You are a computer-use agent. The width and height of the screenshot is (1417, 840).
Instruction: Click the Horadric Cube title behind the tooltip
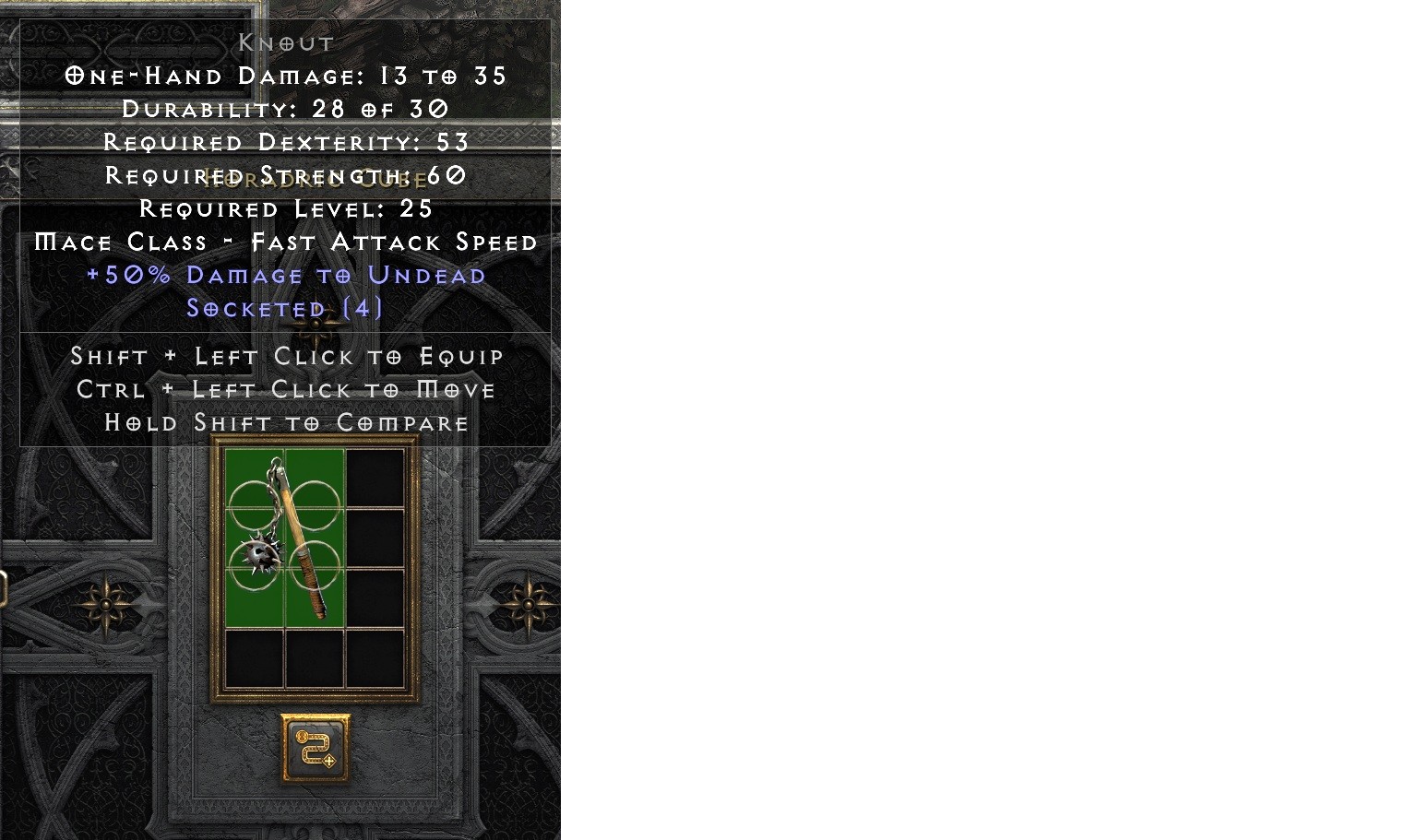tap(316, 179)
